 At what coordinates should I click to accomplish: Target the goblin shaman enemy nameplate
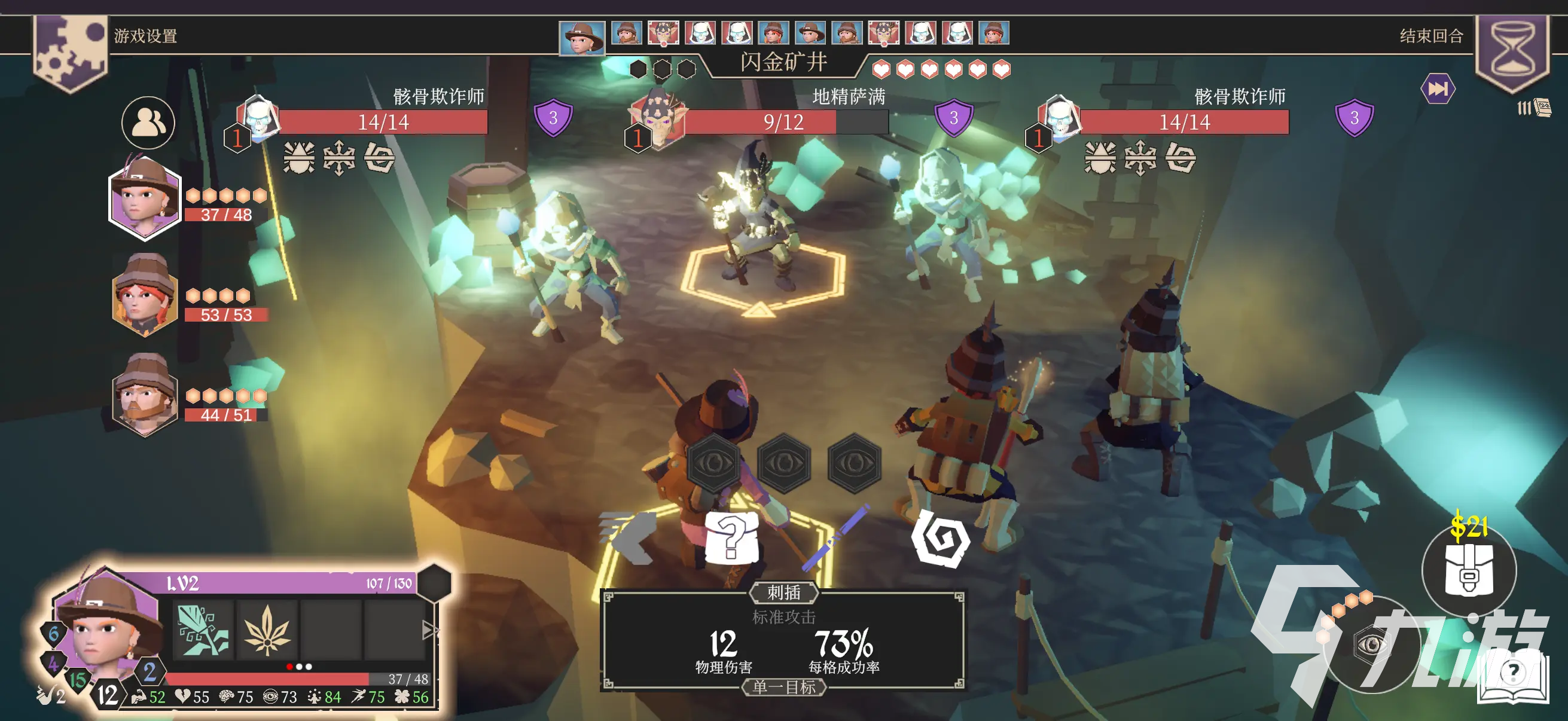coord(785,121)
